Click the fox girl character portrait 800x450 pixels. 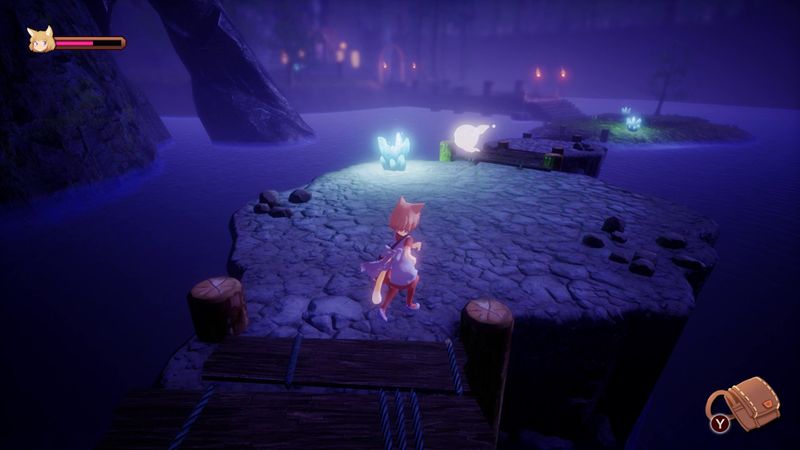click(x=42, y=41)
